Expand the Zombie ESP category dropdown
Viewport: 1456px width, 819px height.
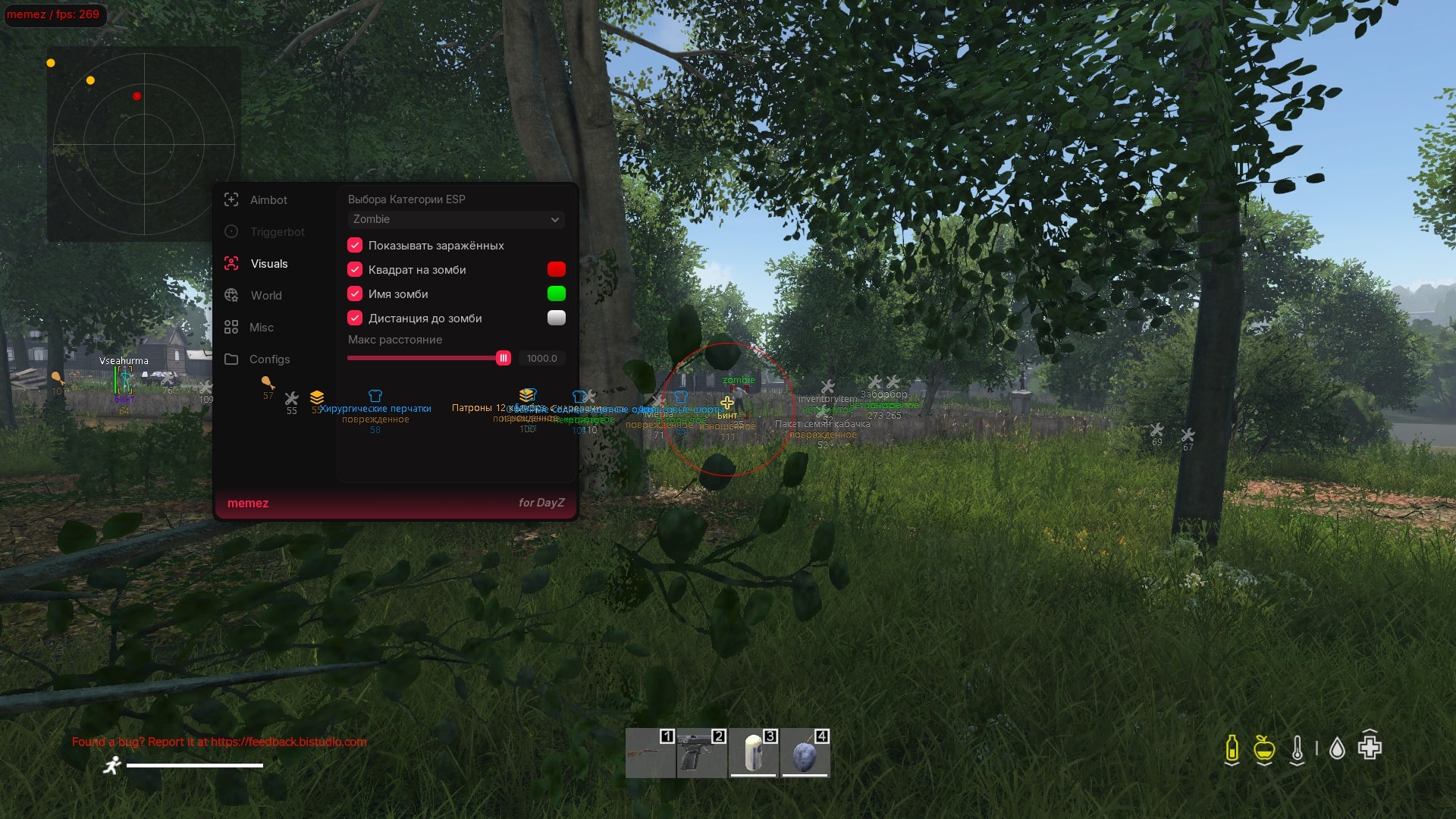(456, 219)
